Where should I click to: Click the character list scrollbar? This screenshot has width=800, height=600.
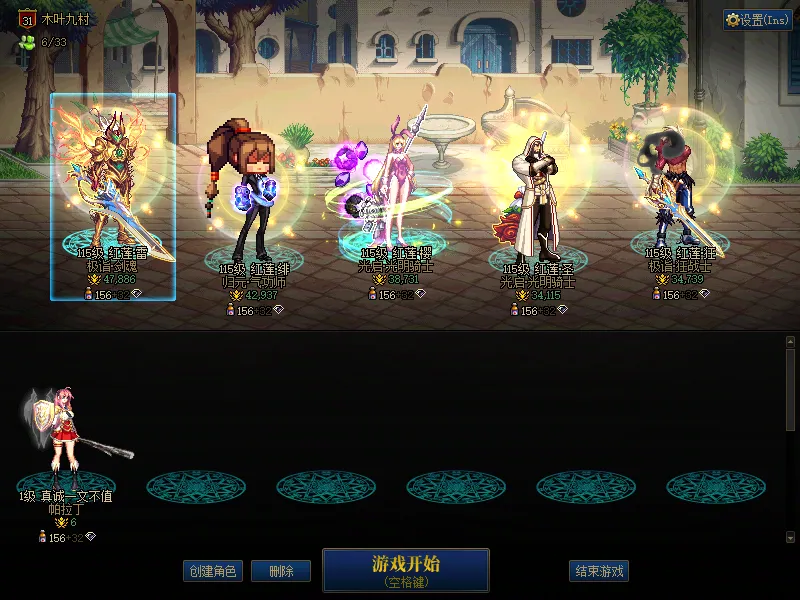tap(790, 390)
